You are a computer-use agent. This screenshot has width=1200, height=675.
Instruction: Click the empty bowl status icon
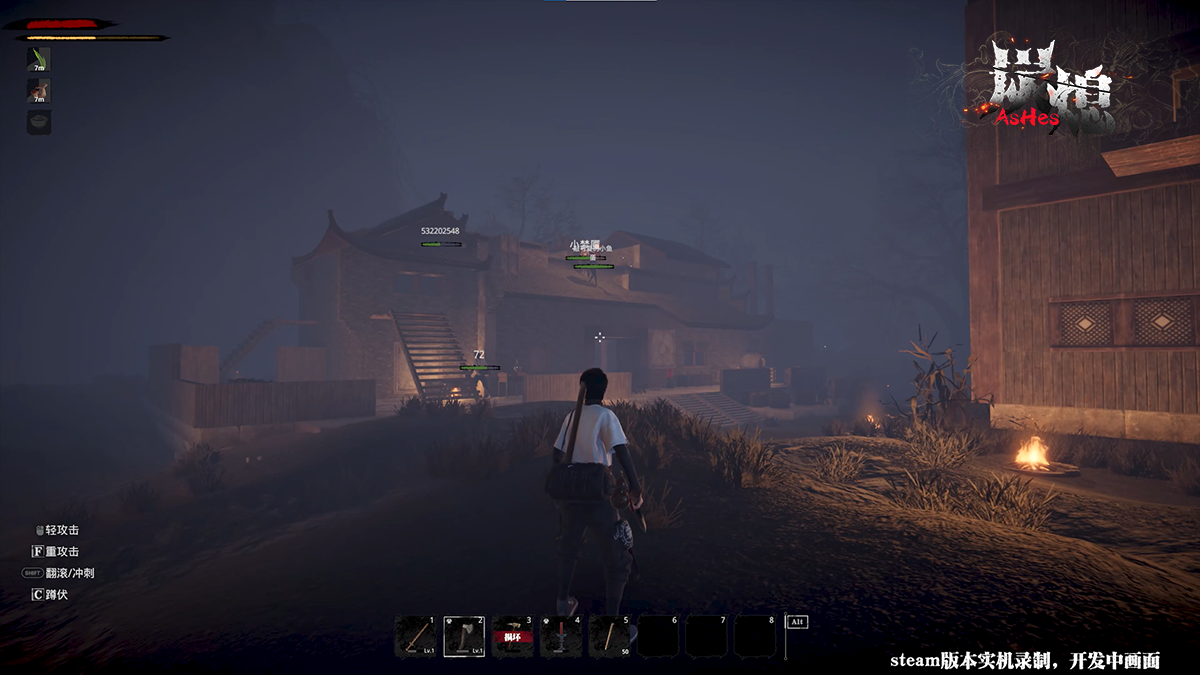39,122
